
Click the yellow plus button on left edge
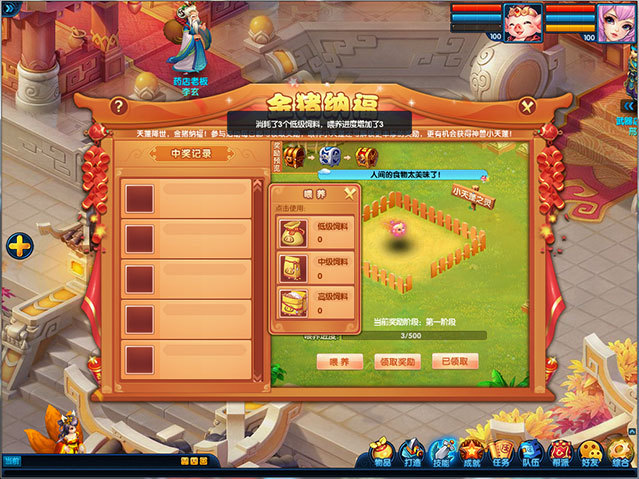pos(20,245)
